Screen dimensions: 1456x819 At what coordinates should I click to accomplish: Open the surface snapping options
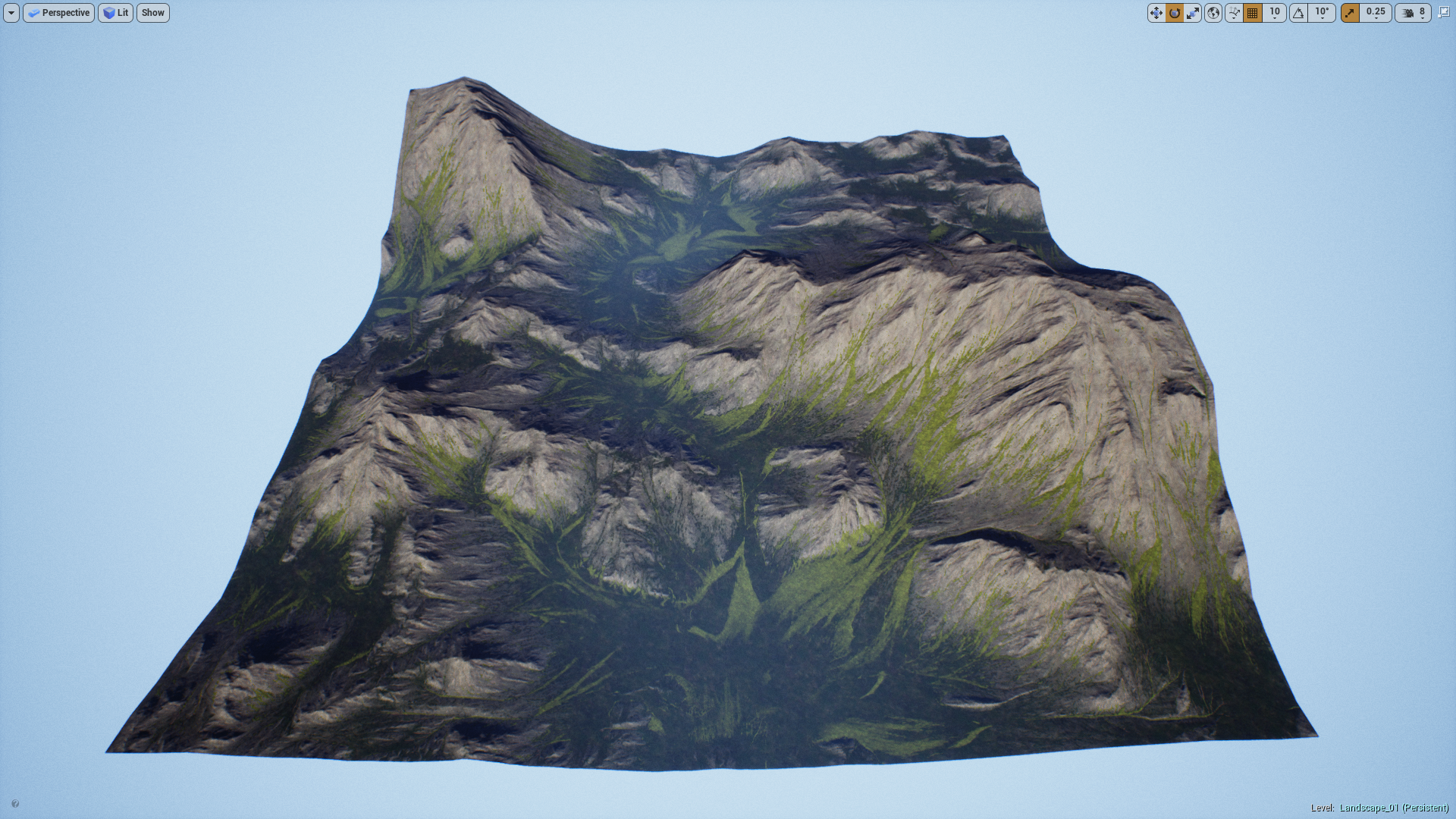1234,13
